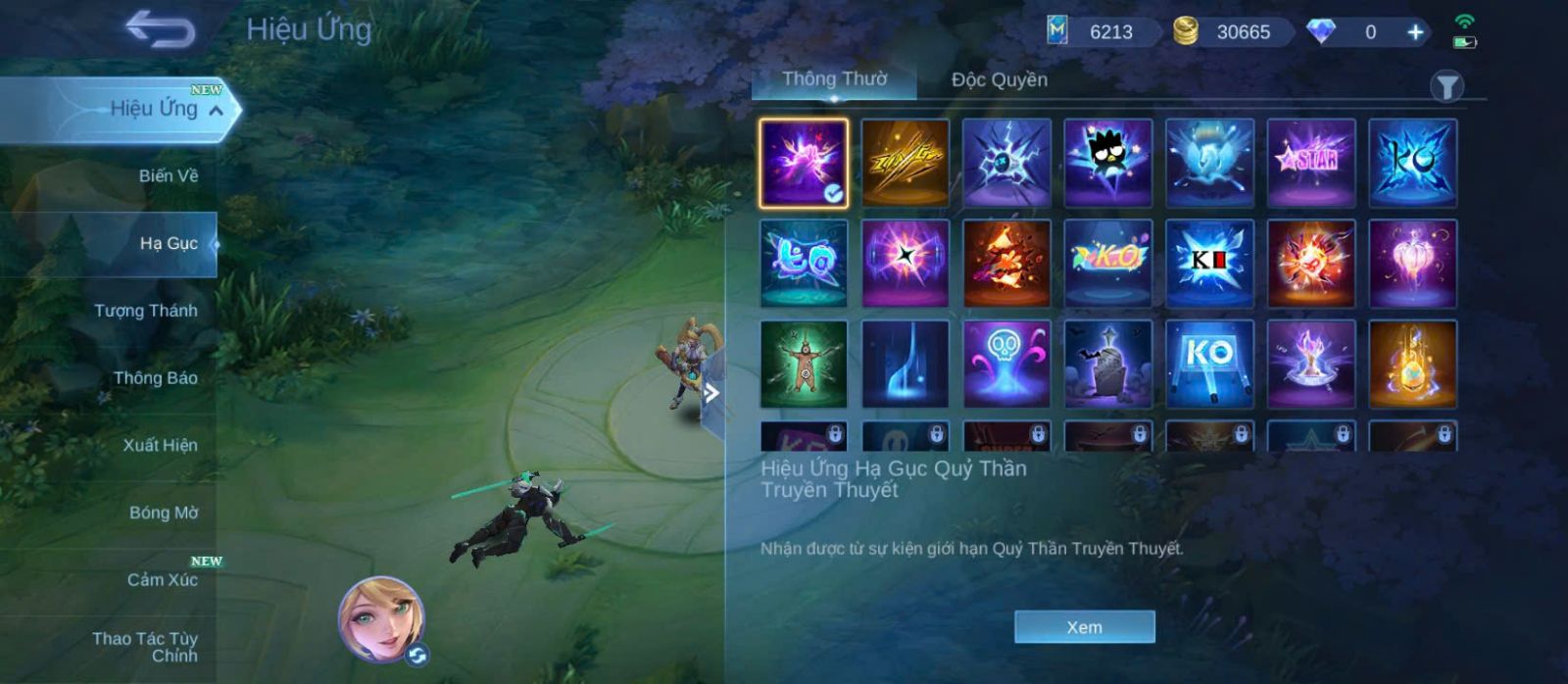1568x684 pixels.
Task: Open the Biến Về effects category
Action: 168,176
